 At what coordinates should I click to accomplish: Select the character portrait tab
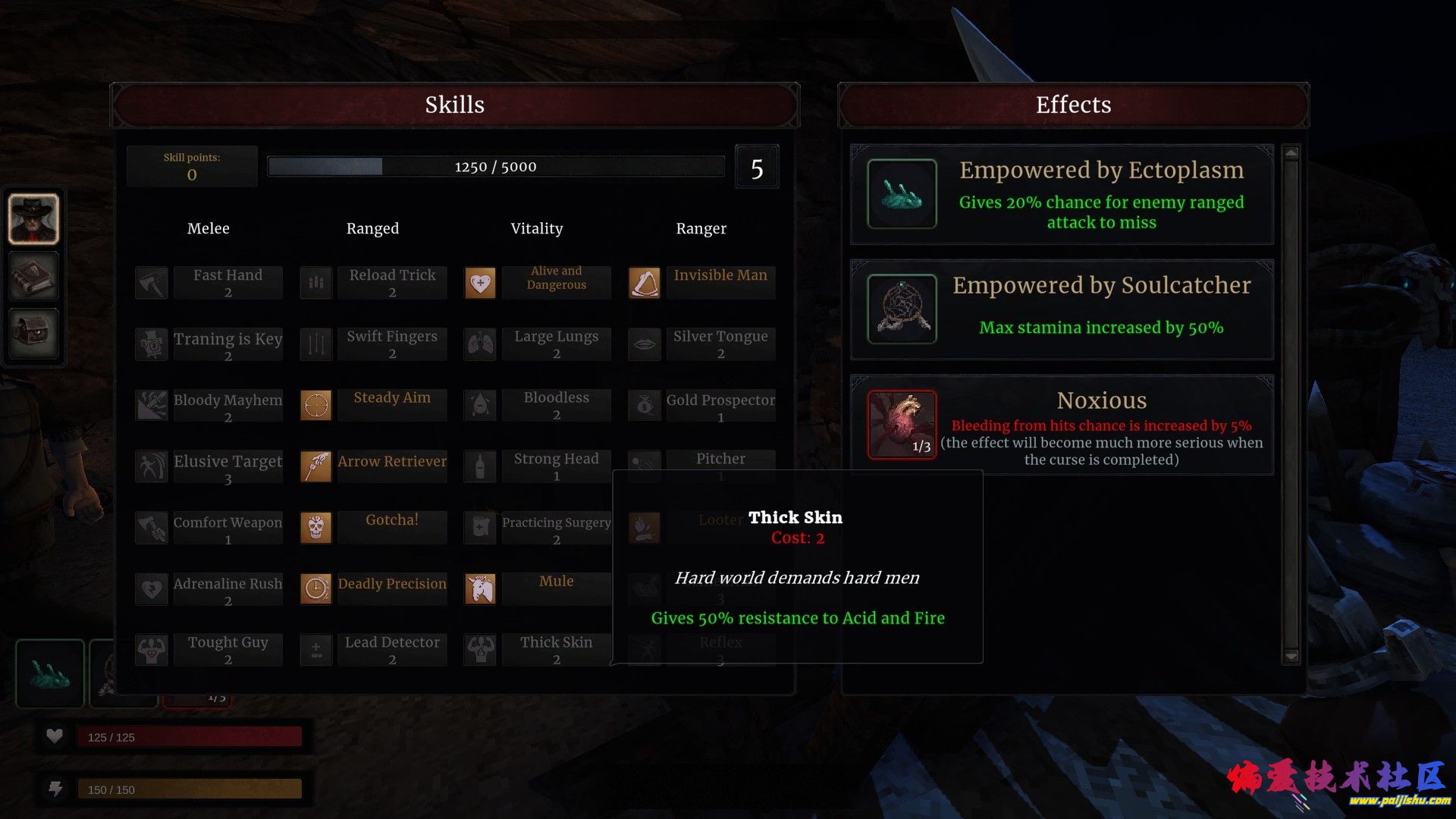(33, 219)
